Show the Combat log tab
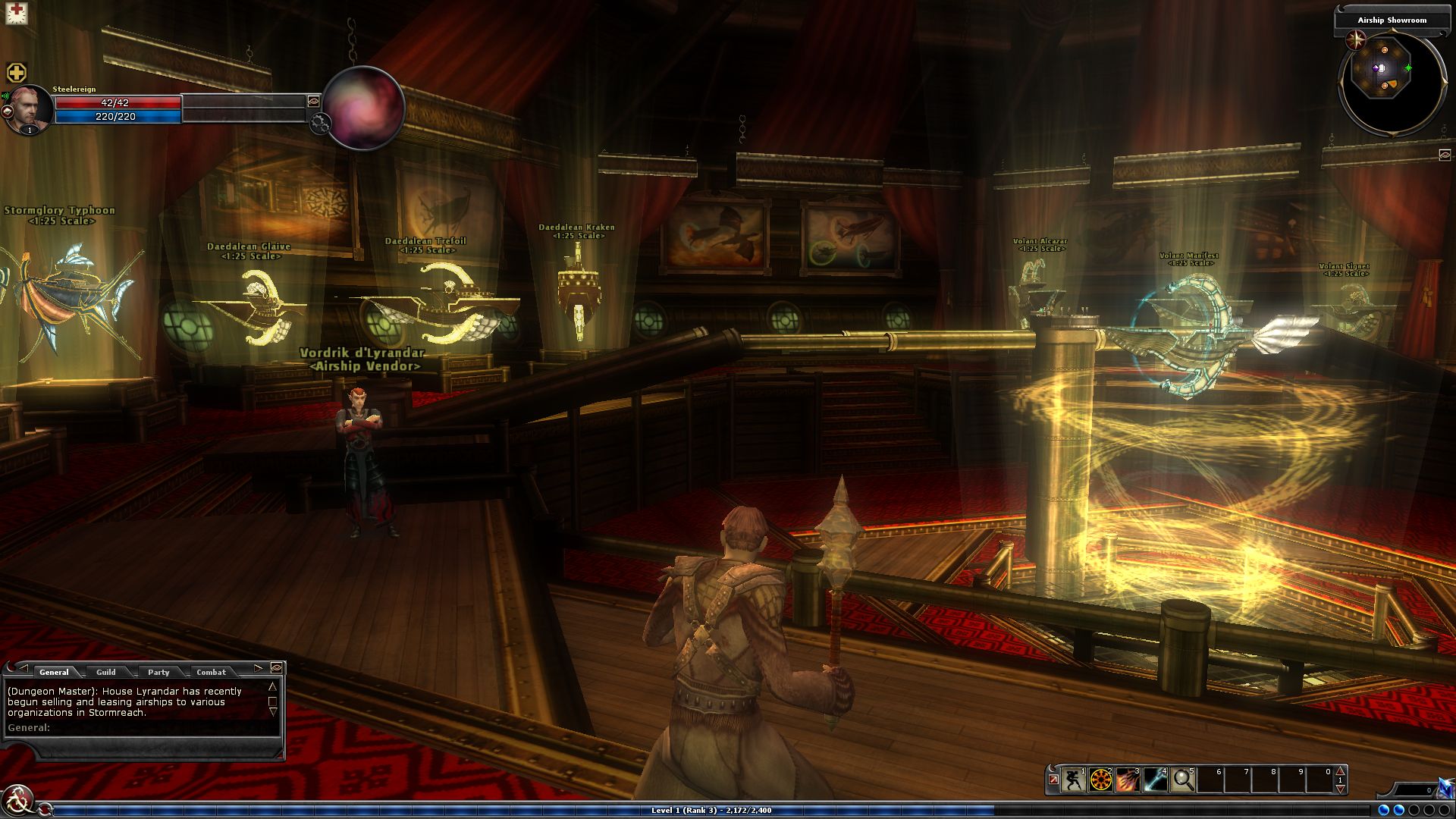 (x=211, y=672)
